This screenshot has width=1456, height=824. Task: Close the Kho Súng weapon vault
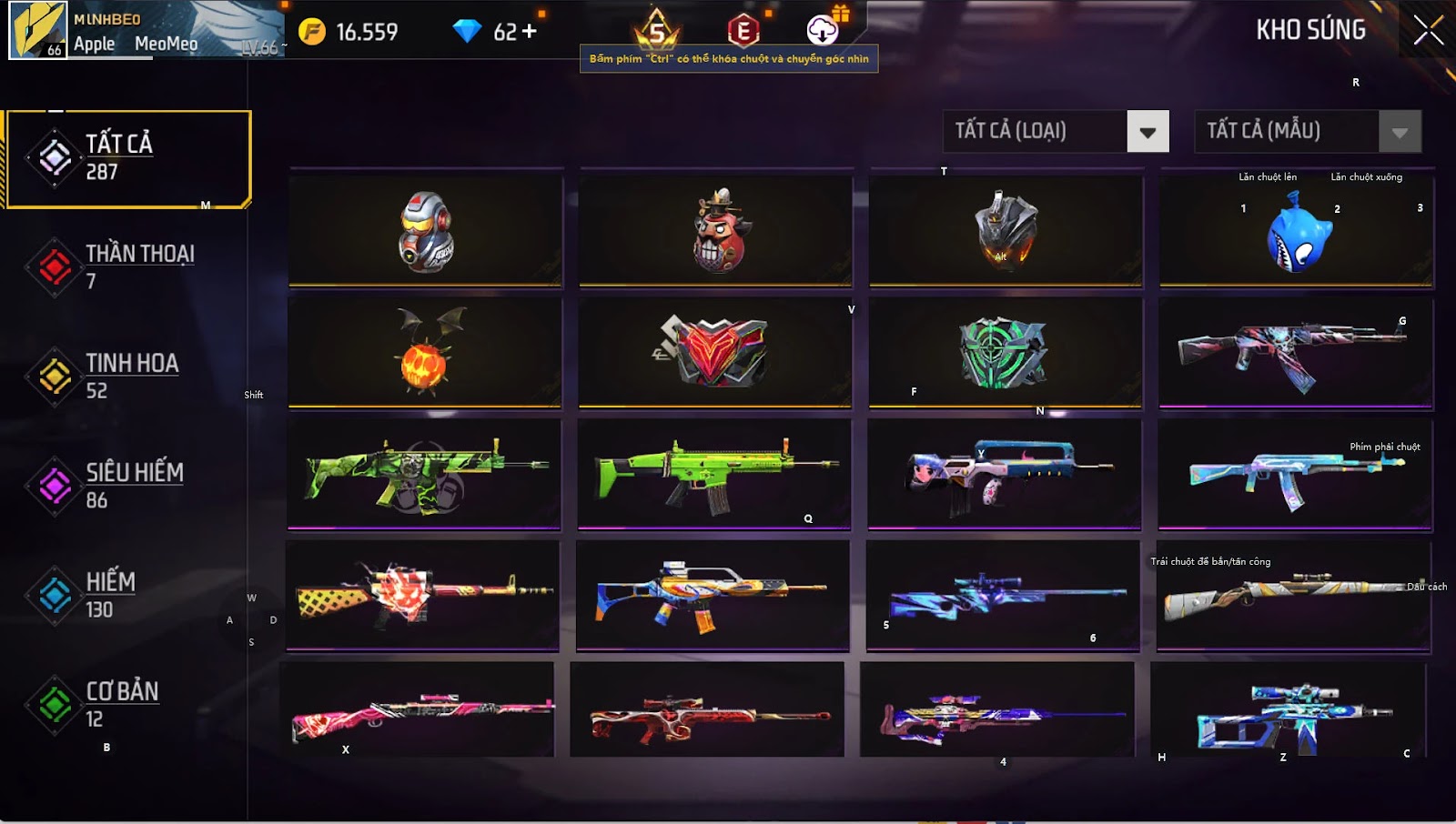pos(1428,30)
